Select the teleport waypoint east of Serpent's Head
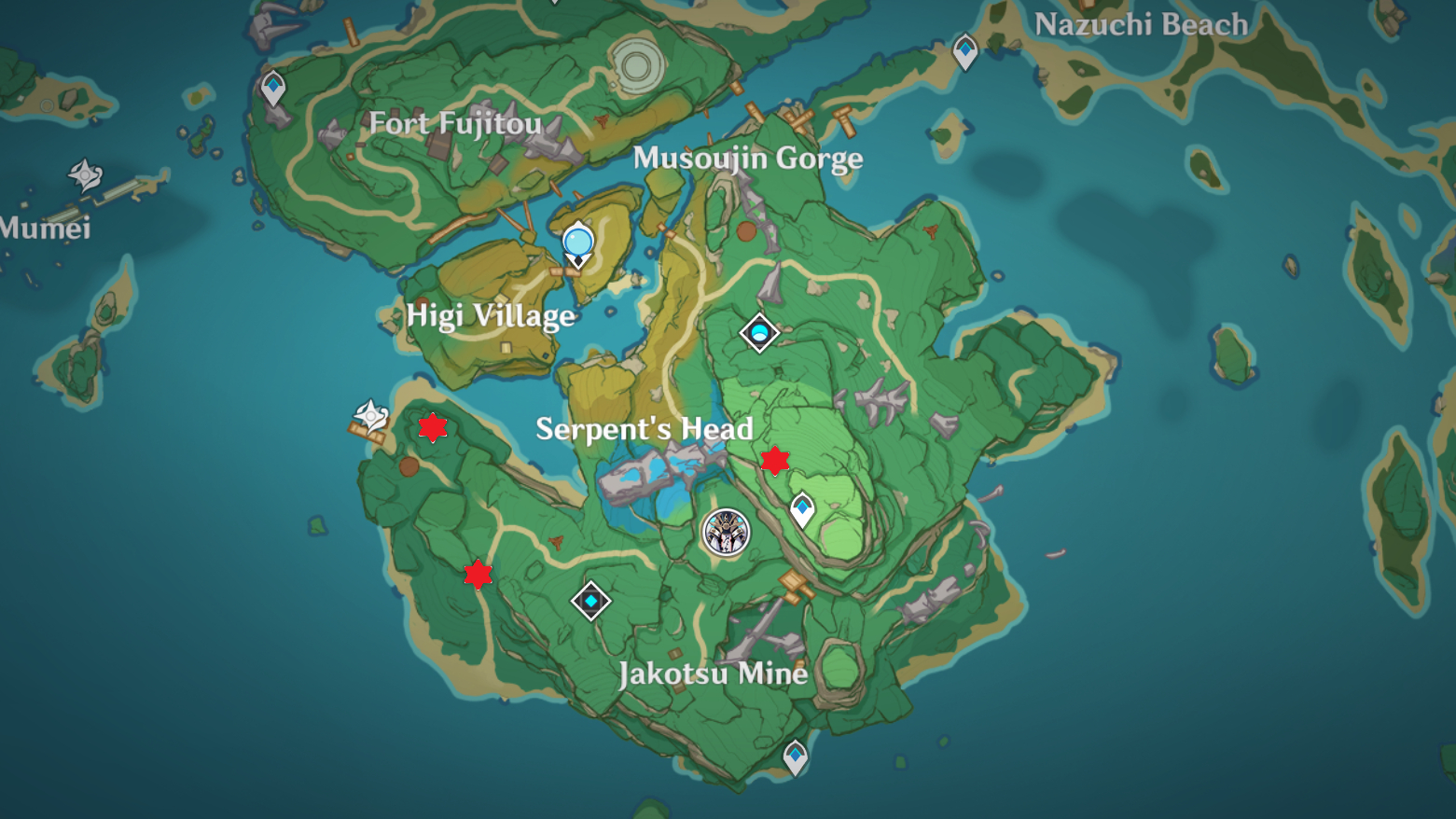The image size is (1456, 819). pos(801,508)
